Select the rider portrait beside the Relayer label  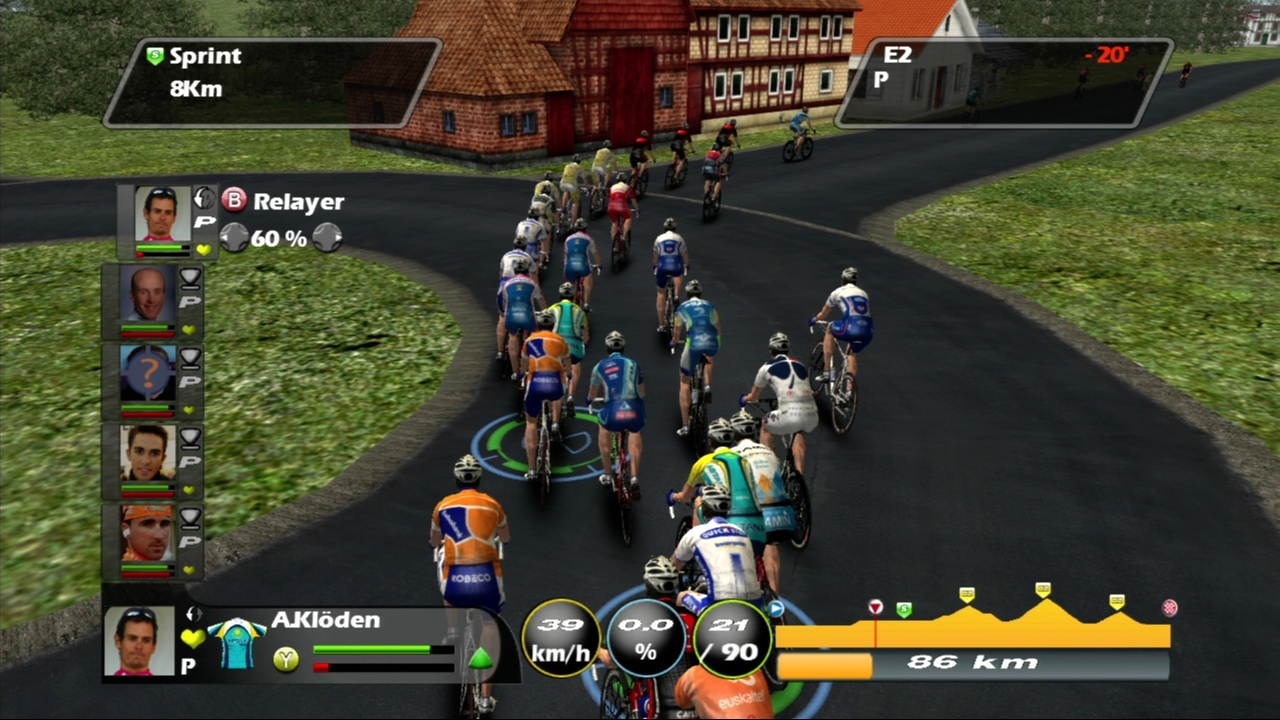coord(162,213)
